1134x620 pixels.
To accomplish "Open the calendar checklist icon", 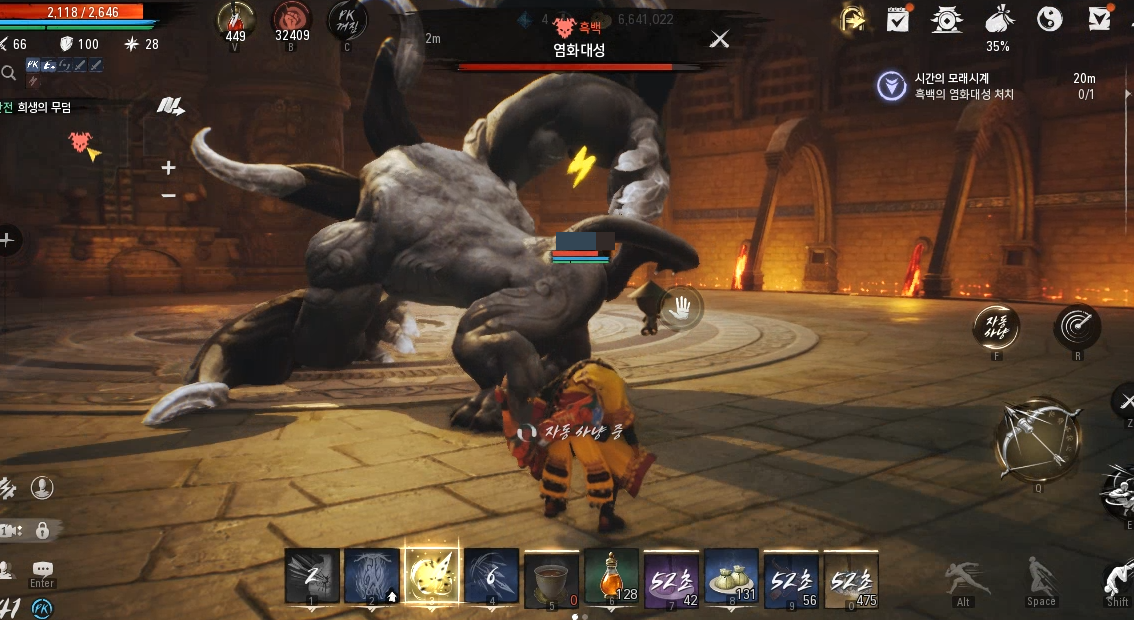I will 897,20.
